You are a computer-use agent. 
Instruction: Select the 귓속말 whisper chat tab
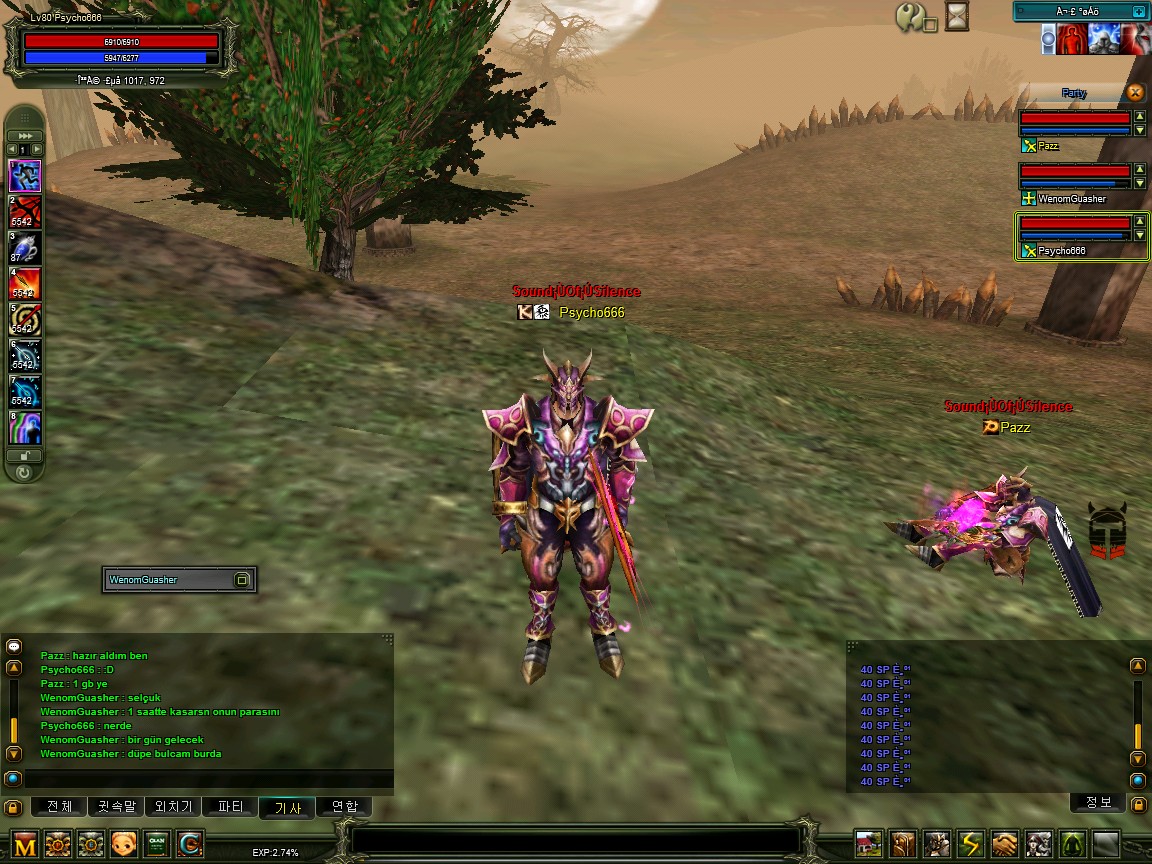point(116,807)
